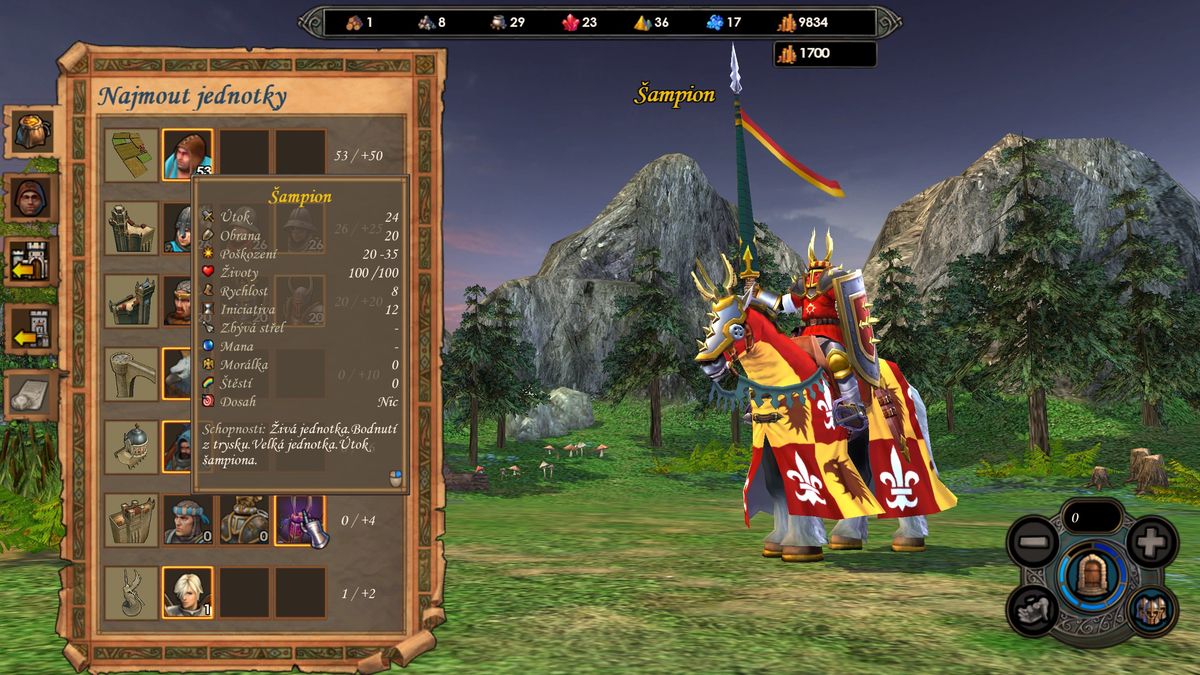The width and height of the screenshot is (1200, 675).
Task: Switch to the stone scroll side tab
Action: click(31, 395)
